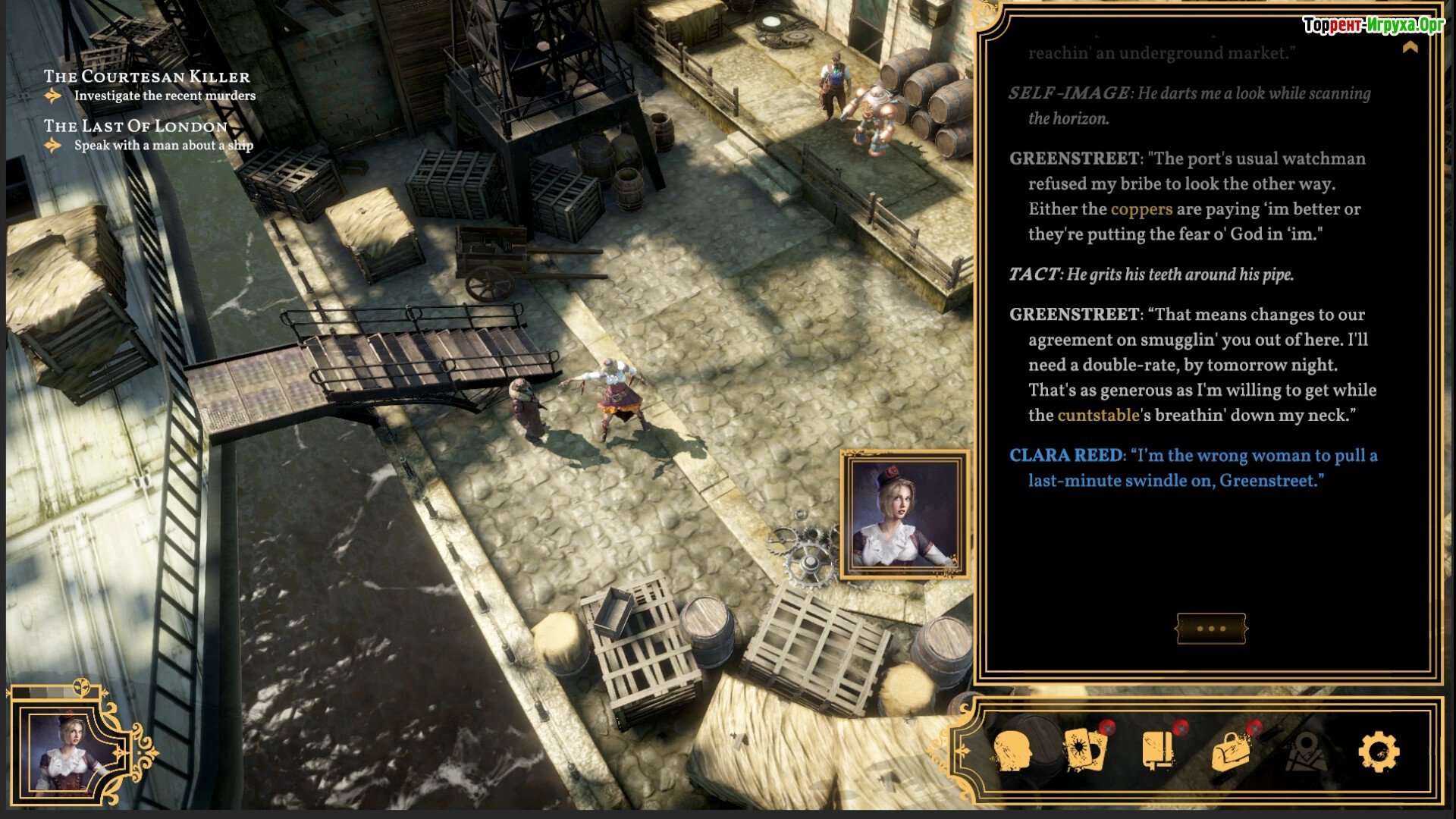This screenshot has width=1456, height=819.
Task: Click the highlighted 'cuntstable' keyword in dialogue
Action: point(1098,416)
